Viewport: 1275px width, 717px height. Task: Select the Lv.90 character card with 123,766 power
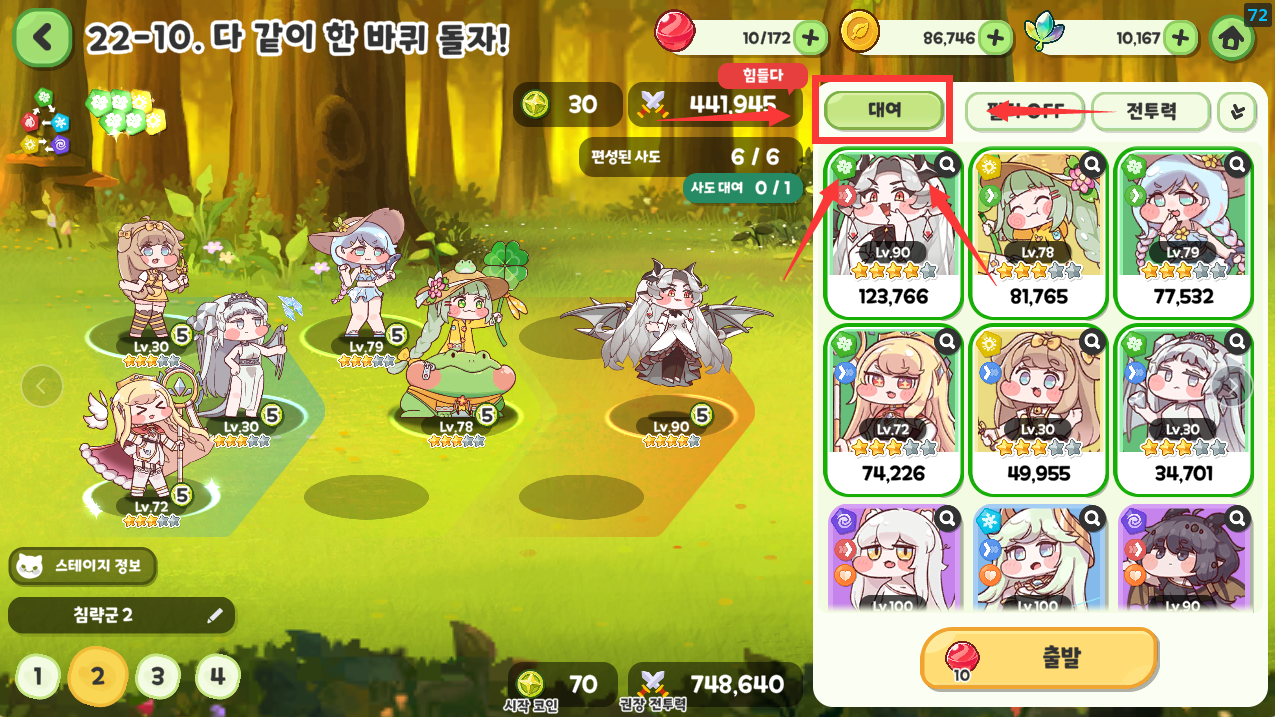[x=892, y=232]
